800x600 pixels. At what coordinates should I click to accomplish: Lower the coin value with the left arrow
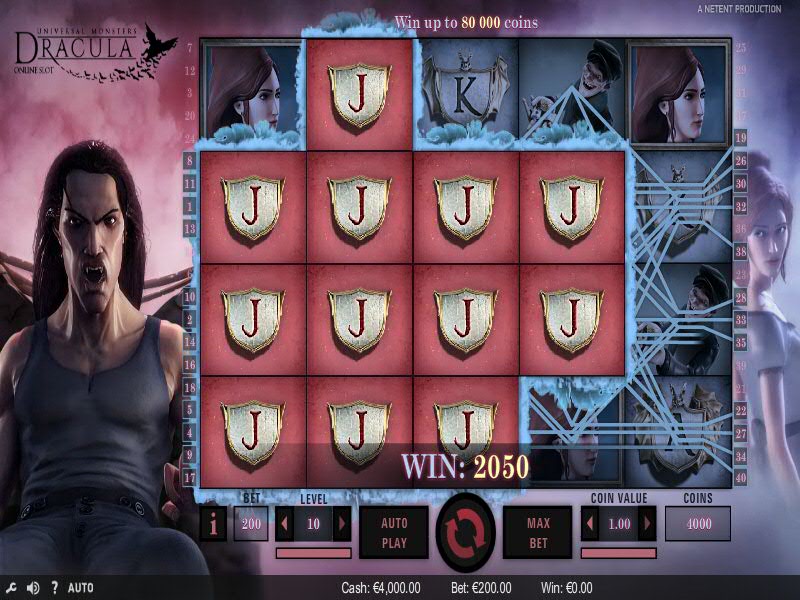591,523
